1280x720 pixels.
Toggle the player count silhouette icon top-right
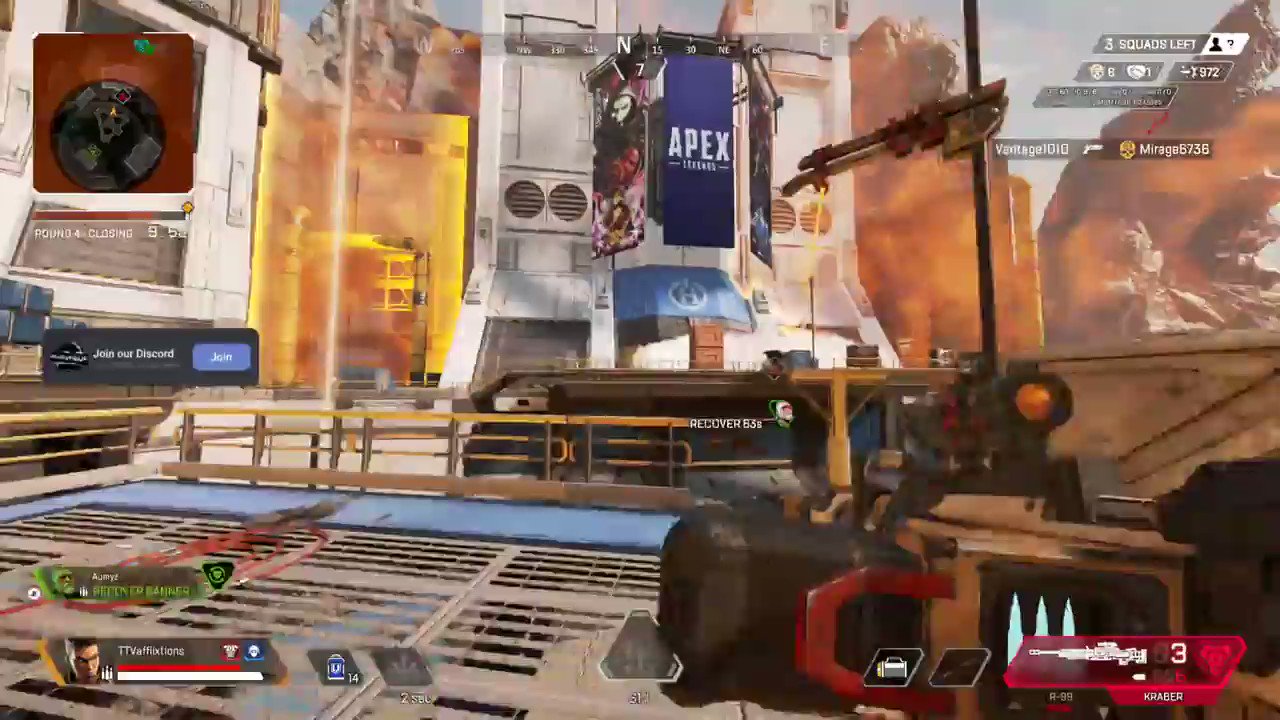[x=1216, y=44]
